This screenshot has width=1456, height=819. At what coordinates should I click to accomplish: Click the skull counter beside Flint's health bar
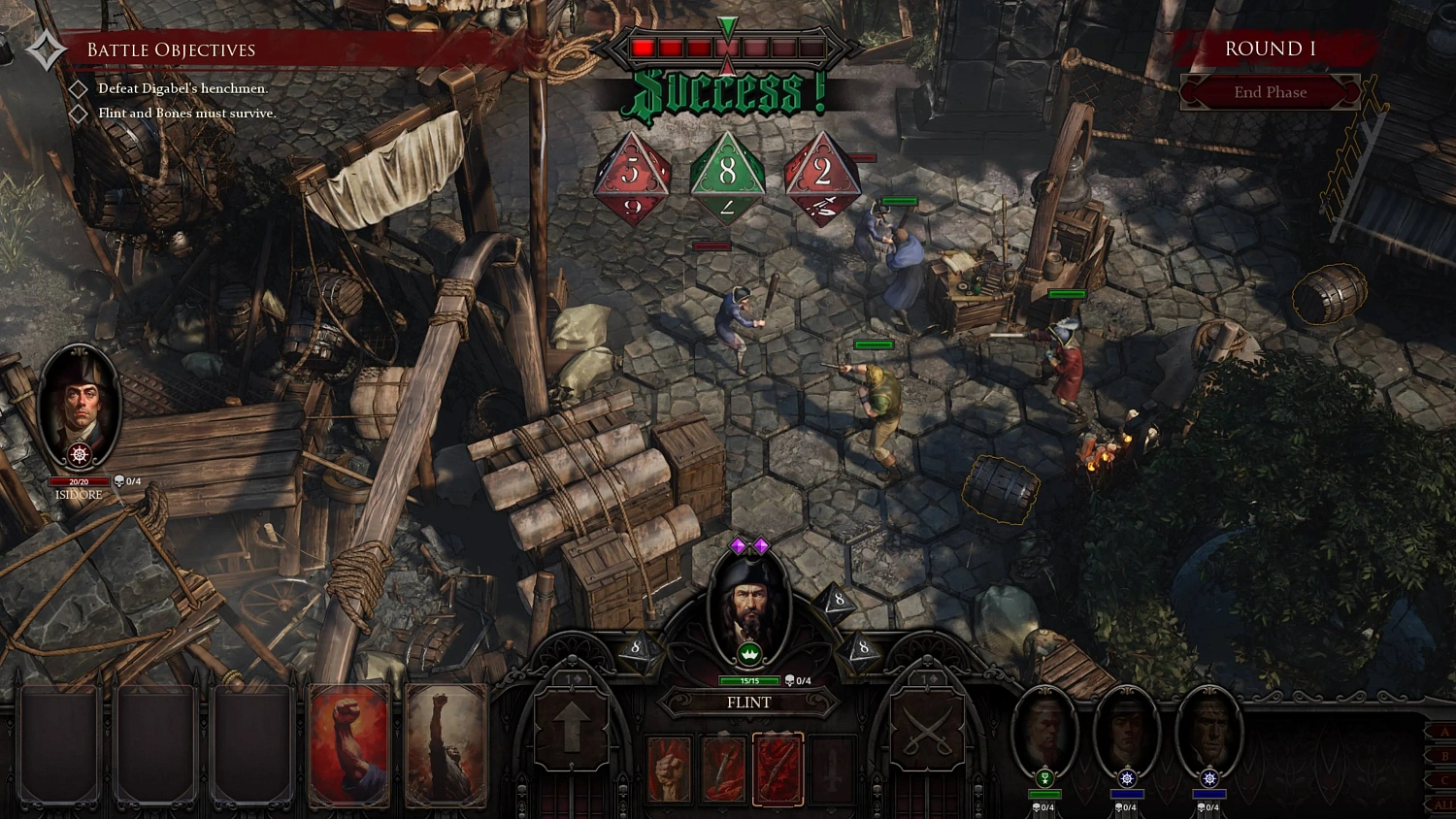tap(796, 681)
